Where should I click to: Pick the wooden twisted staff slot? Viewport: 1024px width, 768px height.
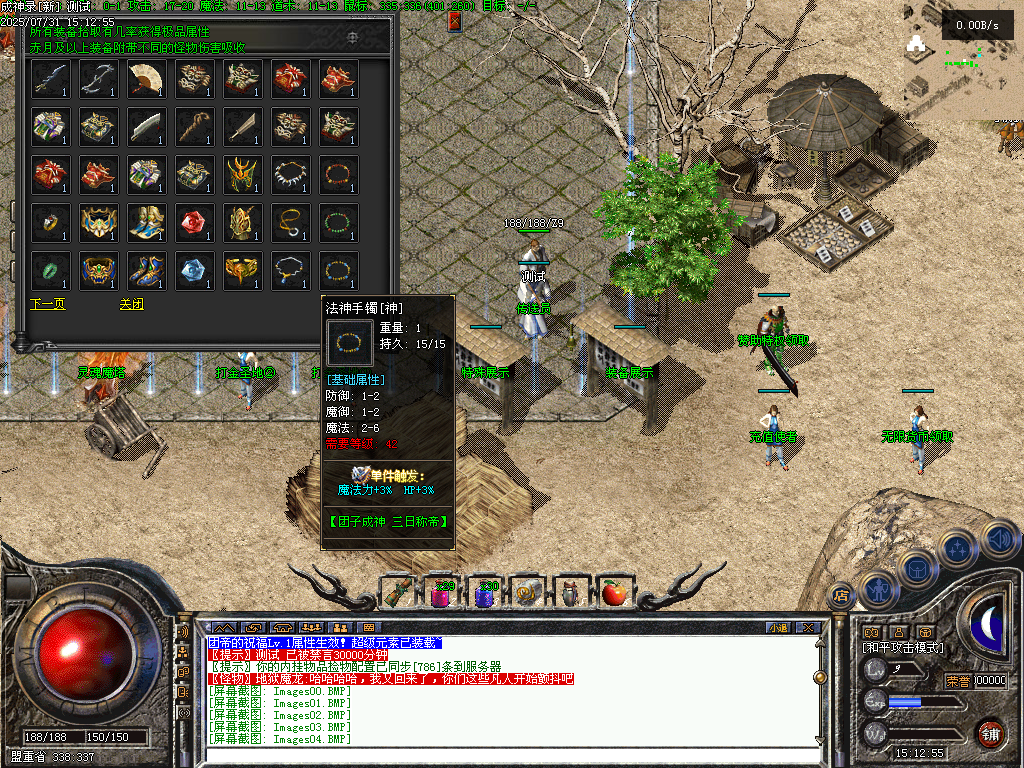coord(195,126)
